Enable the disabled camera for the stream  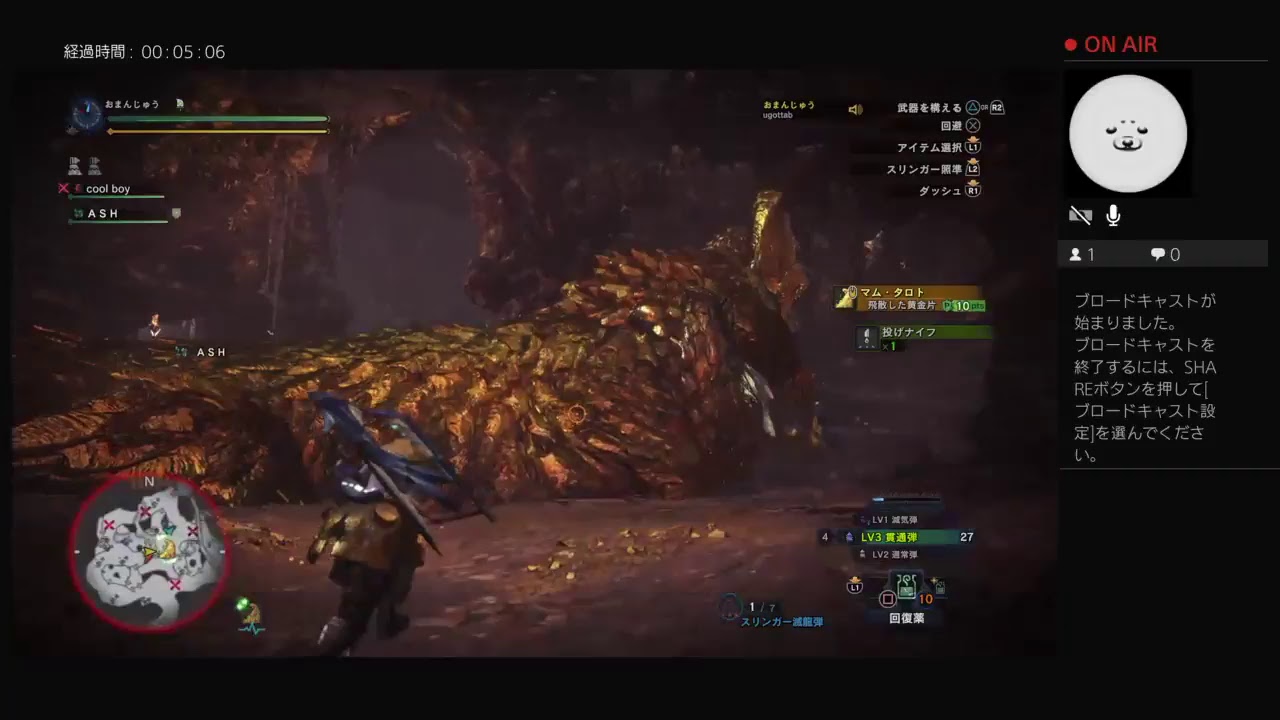pos(1080,215)
